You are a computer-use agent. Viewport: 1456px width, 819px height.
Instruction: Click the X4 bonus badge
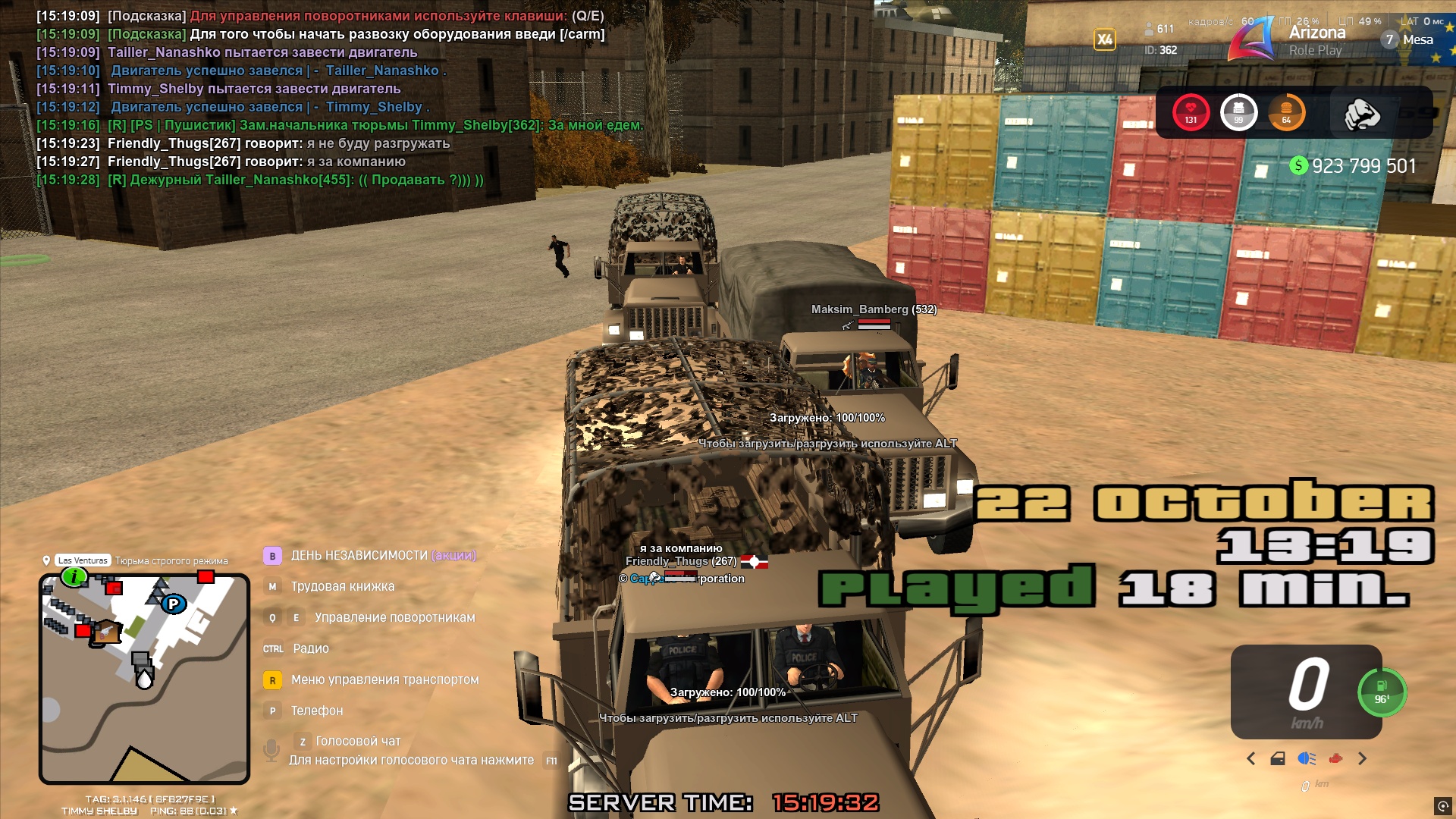1105,39
